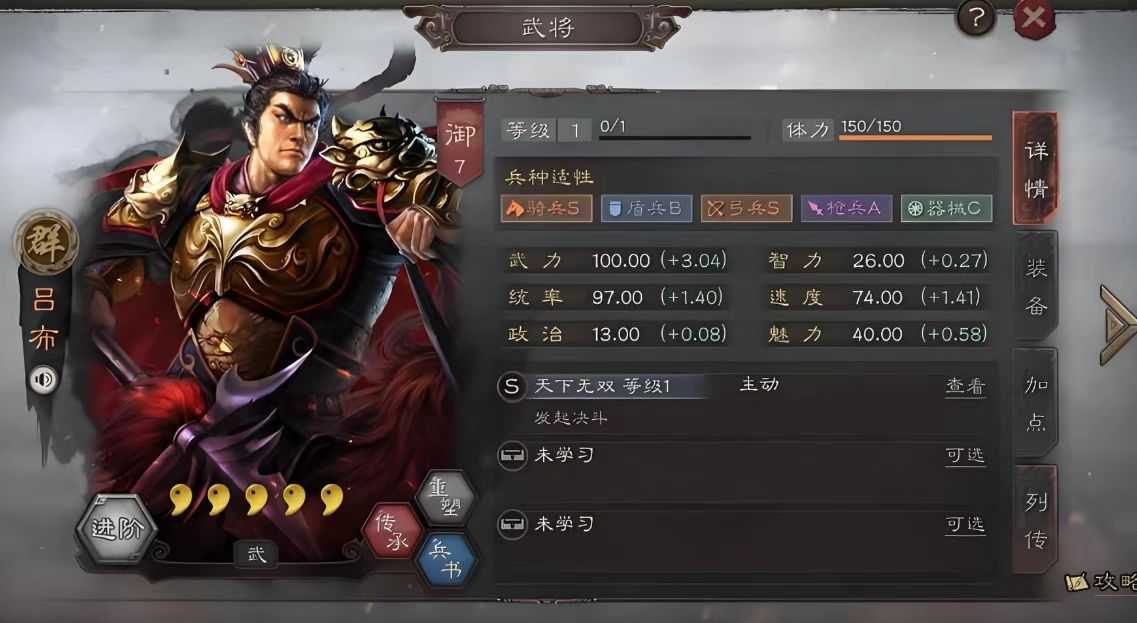Show the 列传 biography tab

(1036, 520)
